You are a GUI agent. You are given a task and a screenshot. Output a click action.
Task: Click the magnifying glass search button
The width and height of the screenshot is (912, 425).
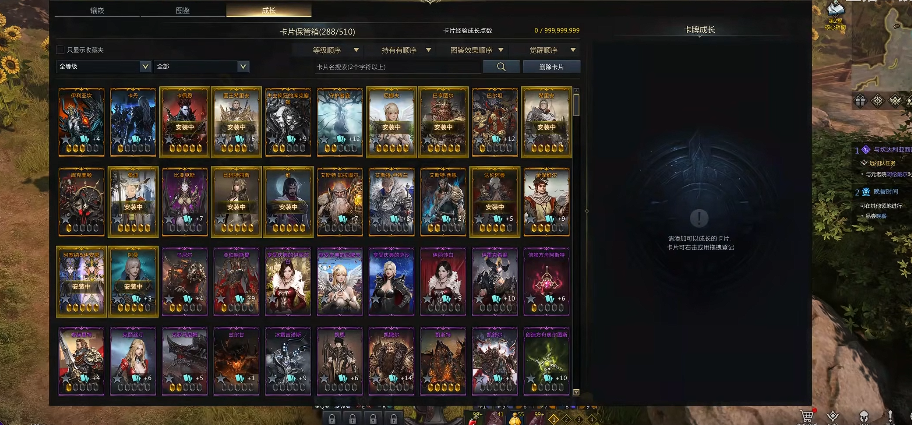500,67
